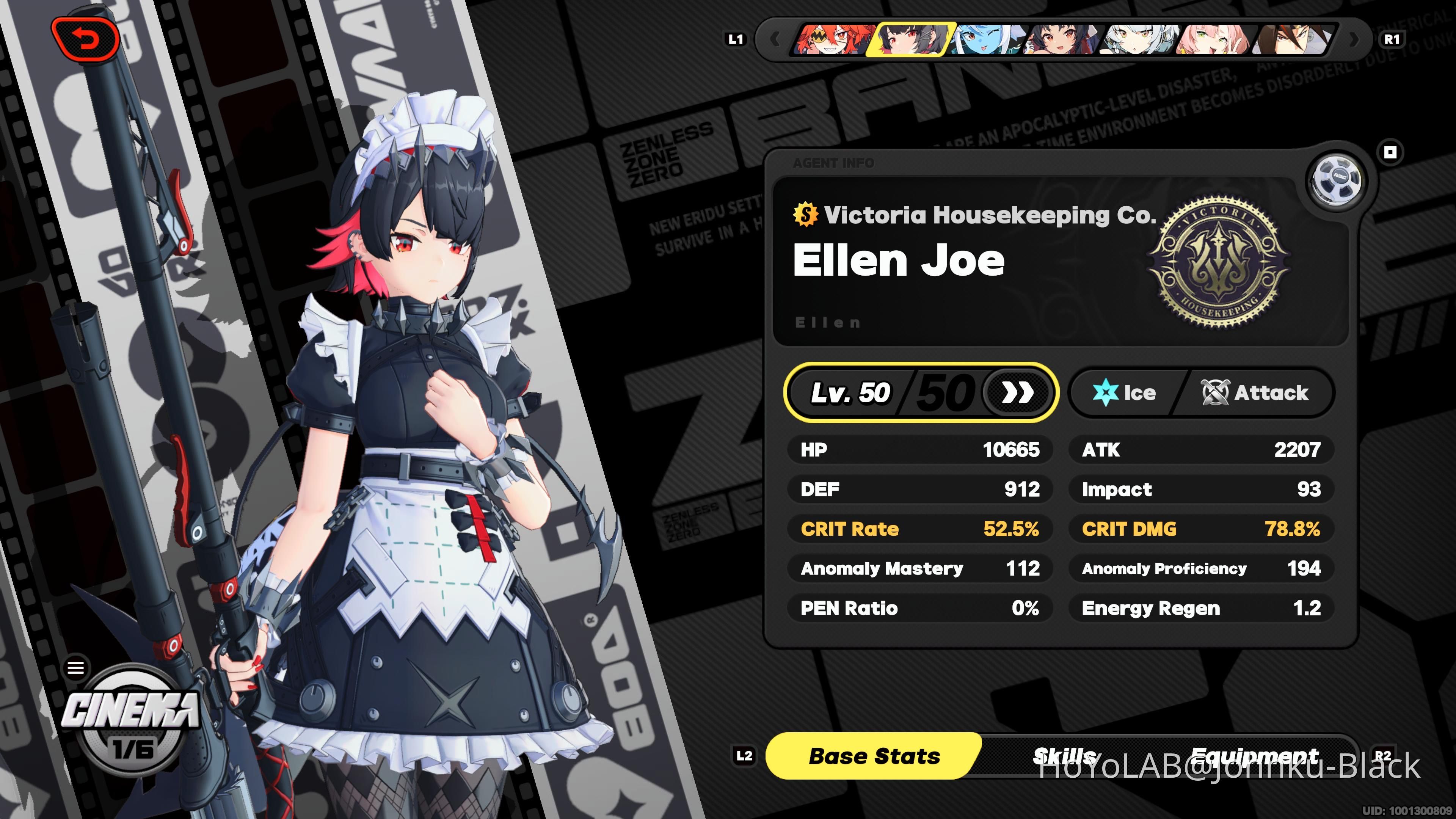
Task: Select the Base Stats tab
Action: coord(874,756)
